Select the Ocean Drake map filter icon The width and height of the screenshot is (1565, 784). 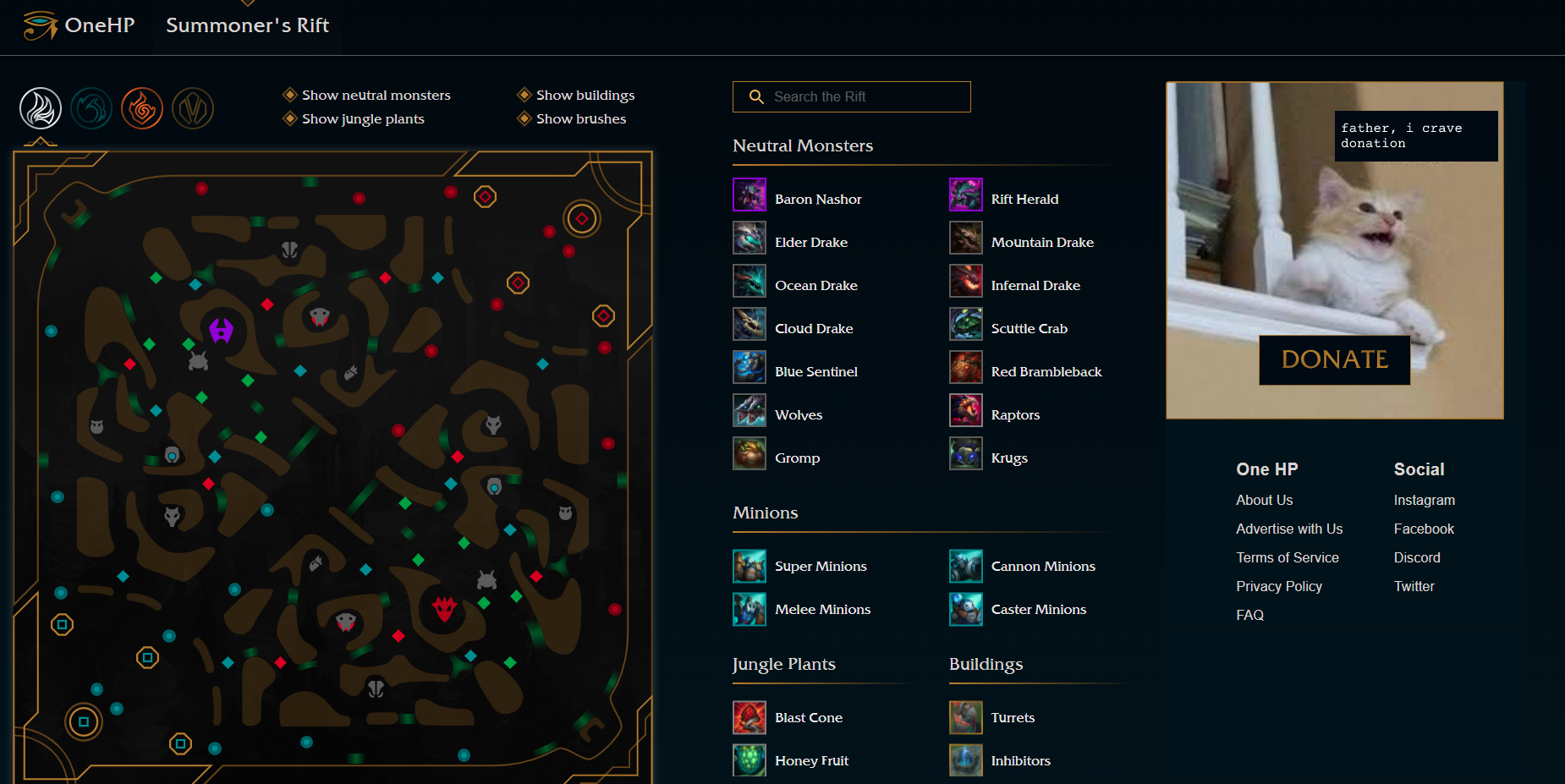tap(92, 108)
